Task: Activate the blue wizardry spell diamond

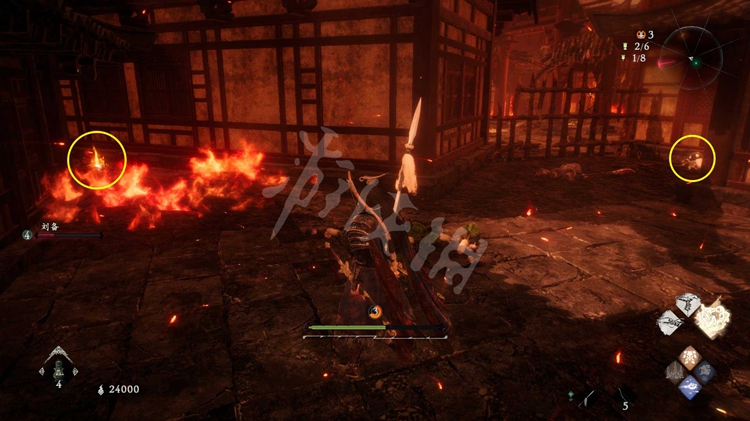Action: coord(689,388)
